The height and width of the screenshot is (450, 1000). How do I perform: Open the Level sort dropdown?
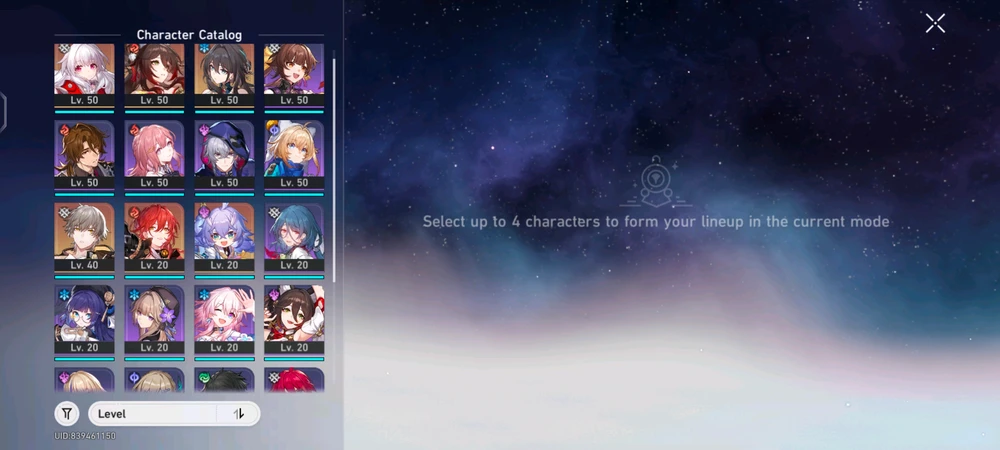pos(152,413)
